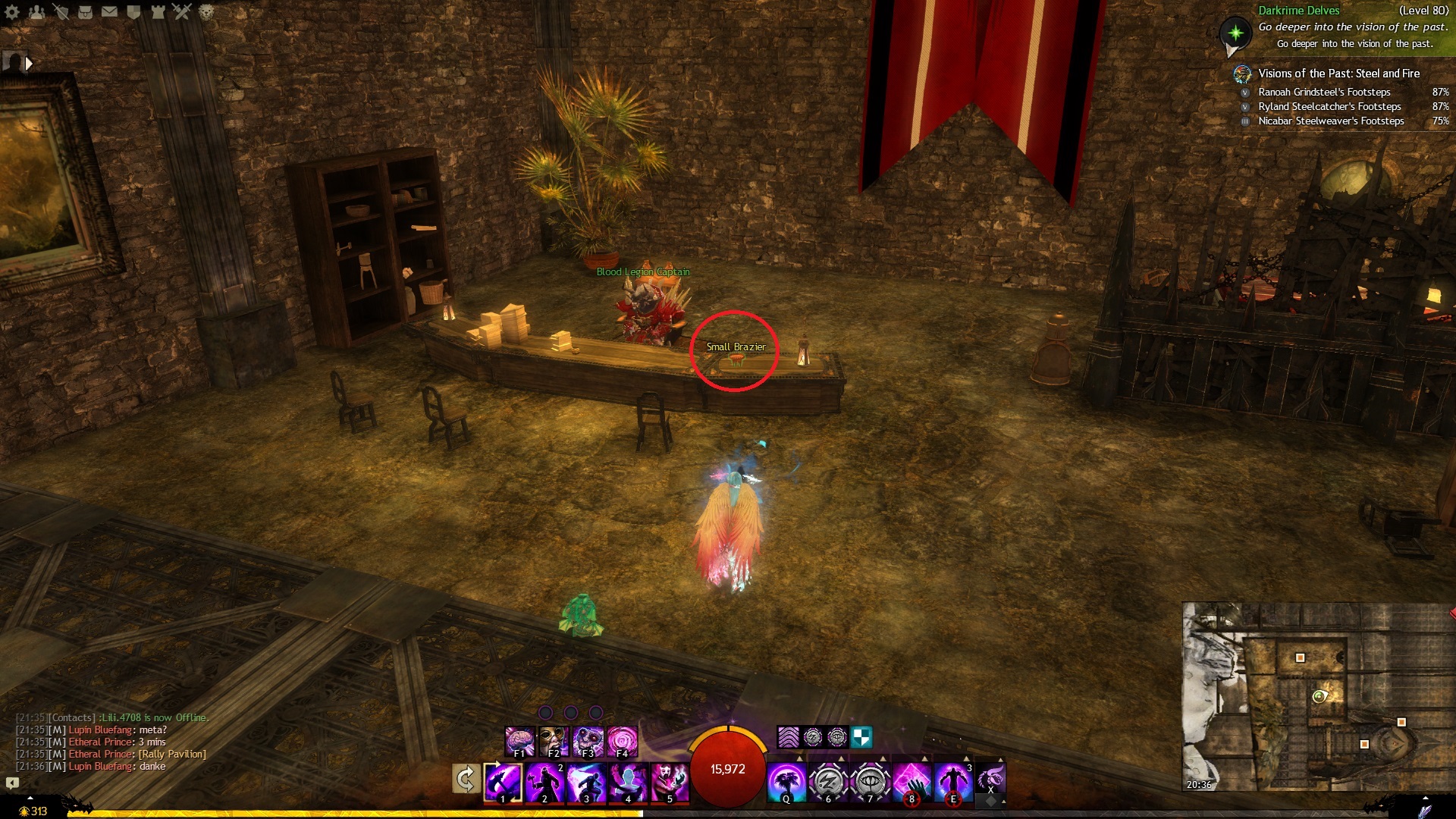
Task: Expand the party portrait arrow
Action: coord(29,64)
